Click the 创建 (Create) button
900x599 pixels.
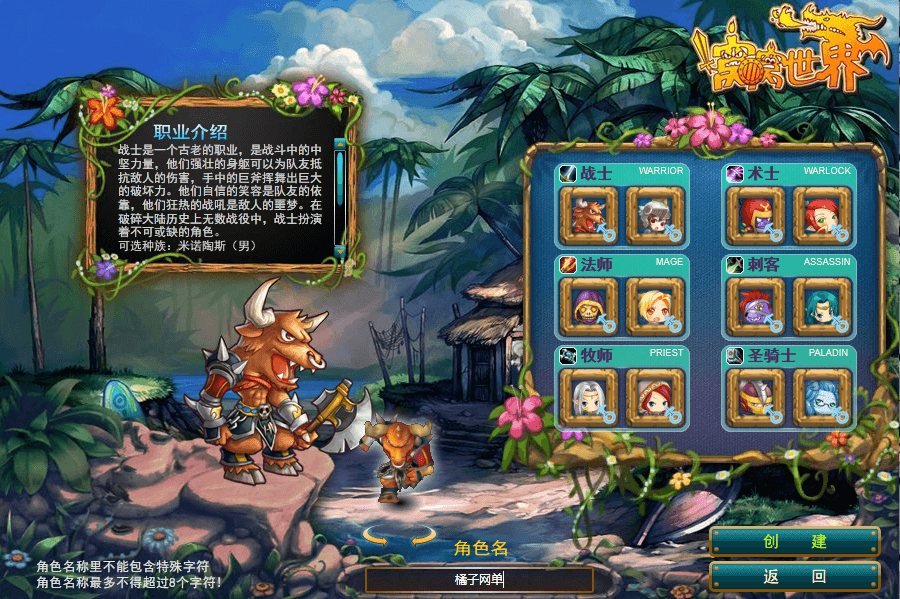click(x=794, y=542)
